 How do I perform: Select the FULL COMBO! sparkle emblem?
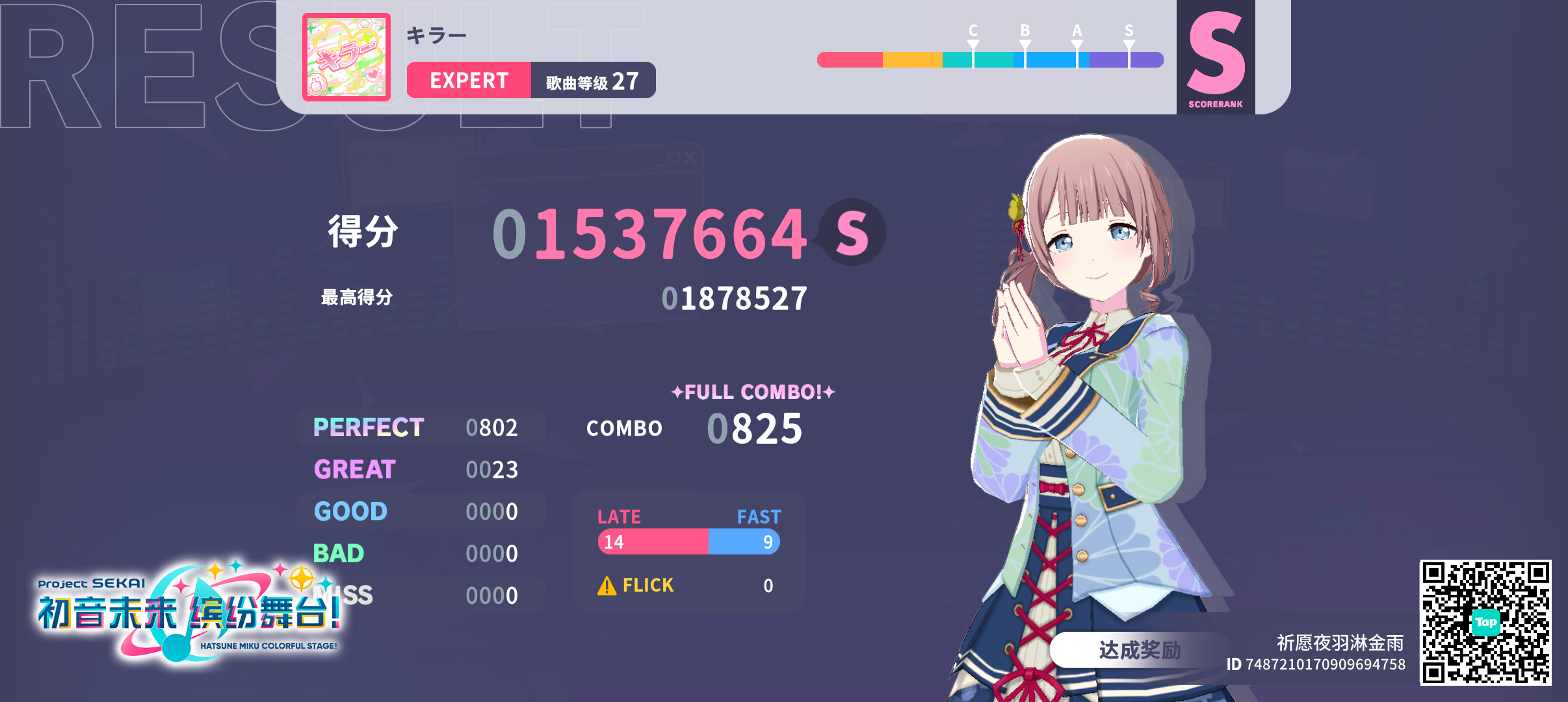(754, 392)
